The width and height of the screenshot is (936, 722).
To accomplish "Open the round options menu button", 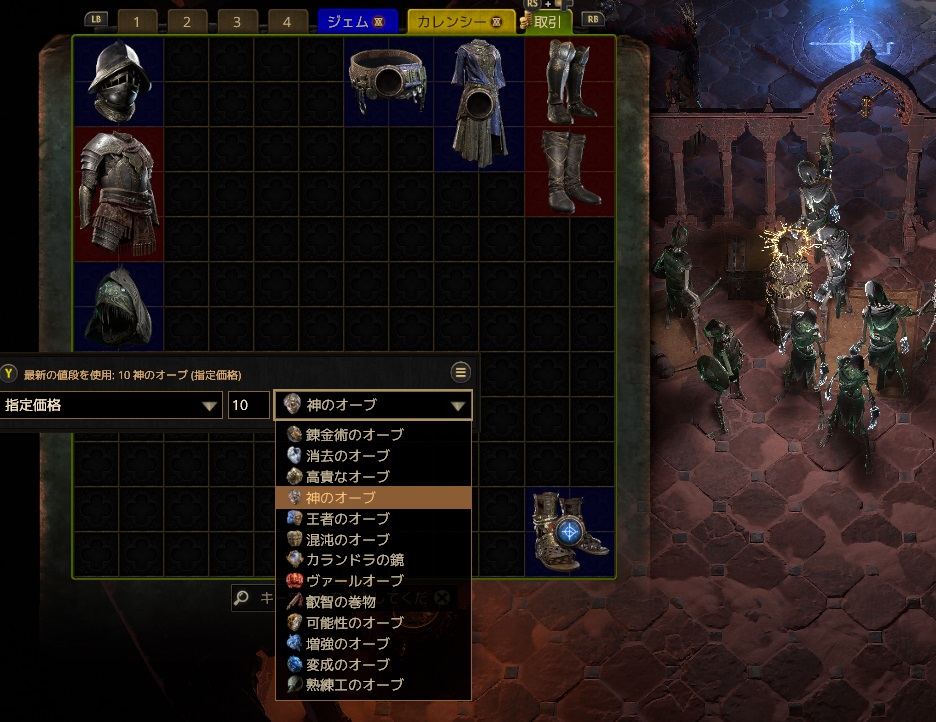I will click(461, 372).
